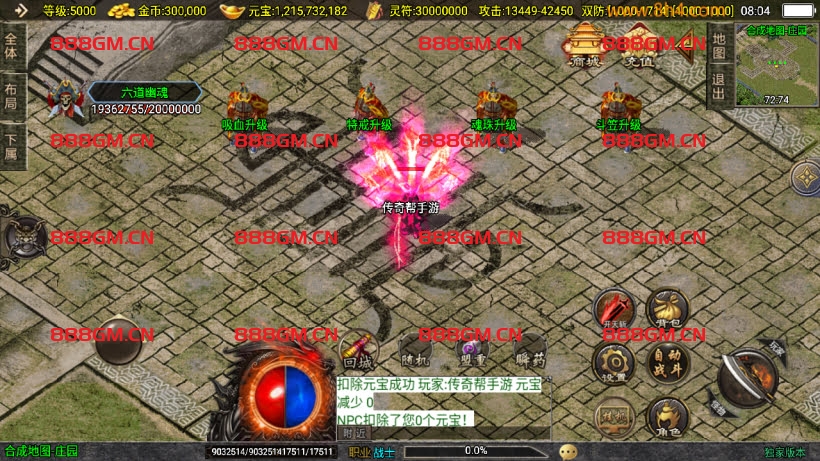Open the 商城 shop
The width and height of the screenshot is (820, 461).
coord(585,46)
